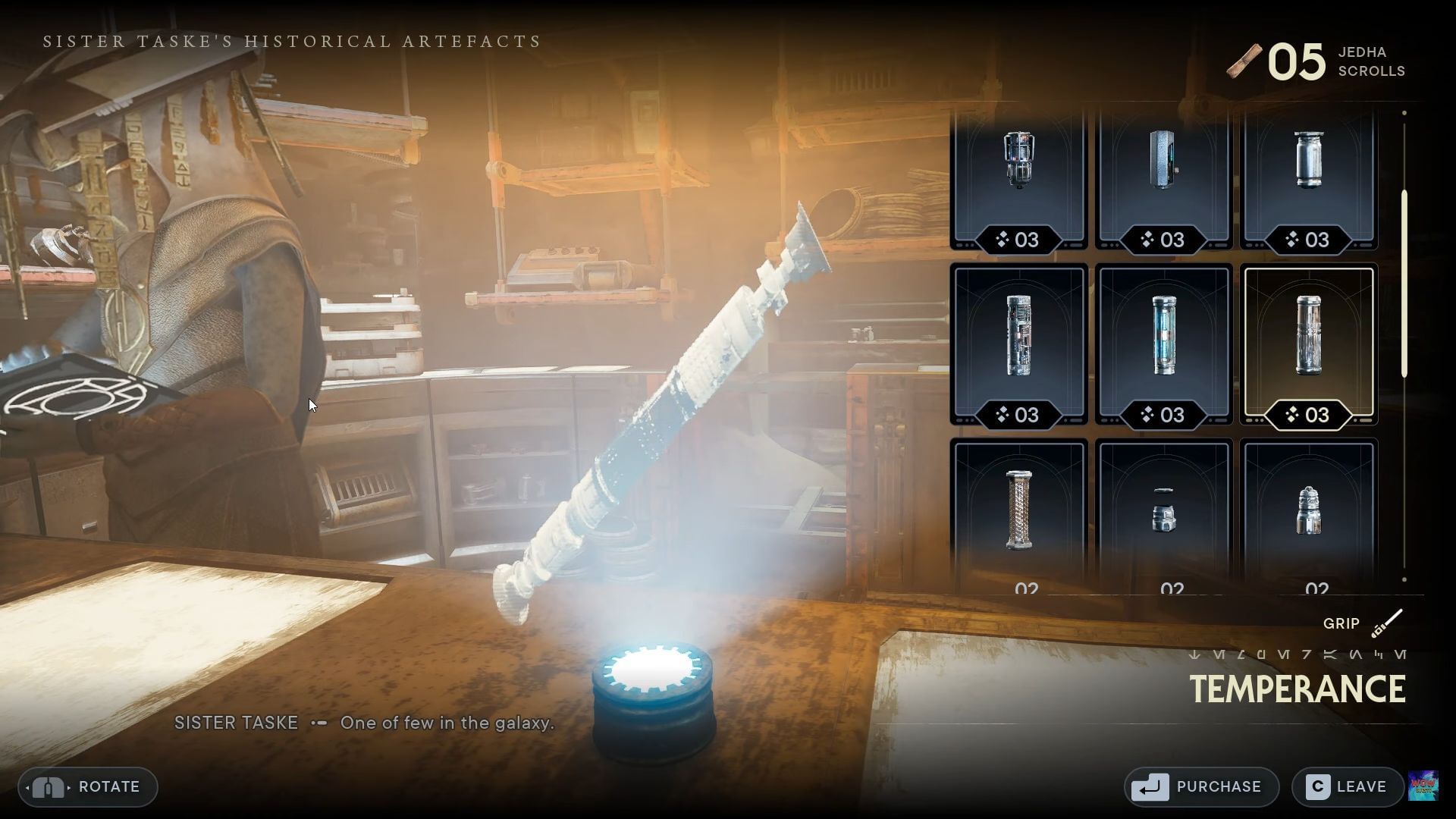Toggle the Rotate view control
This screenshot has width=1456, height=819.
click(x=86, y=786)
